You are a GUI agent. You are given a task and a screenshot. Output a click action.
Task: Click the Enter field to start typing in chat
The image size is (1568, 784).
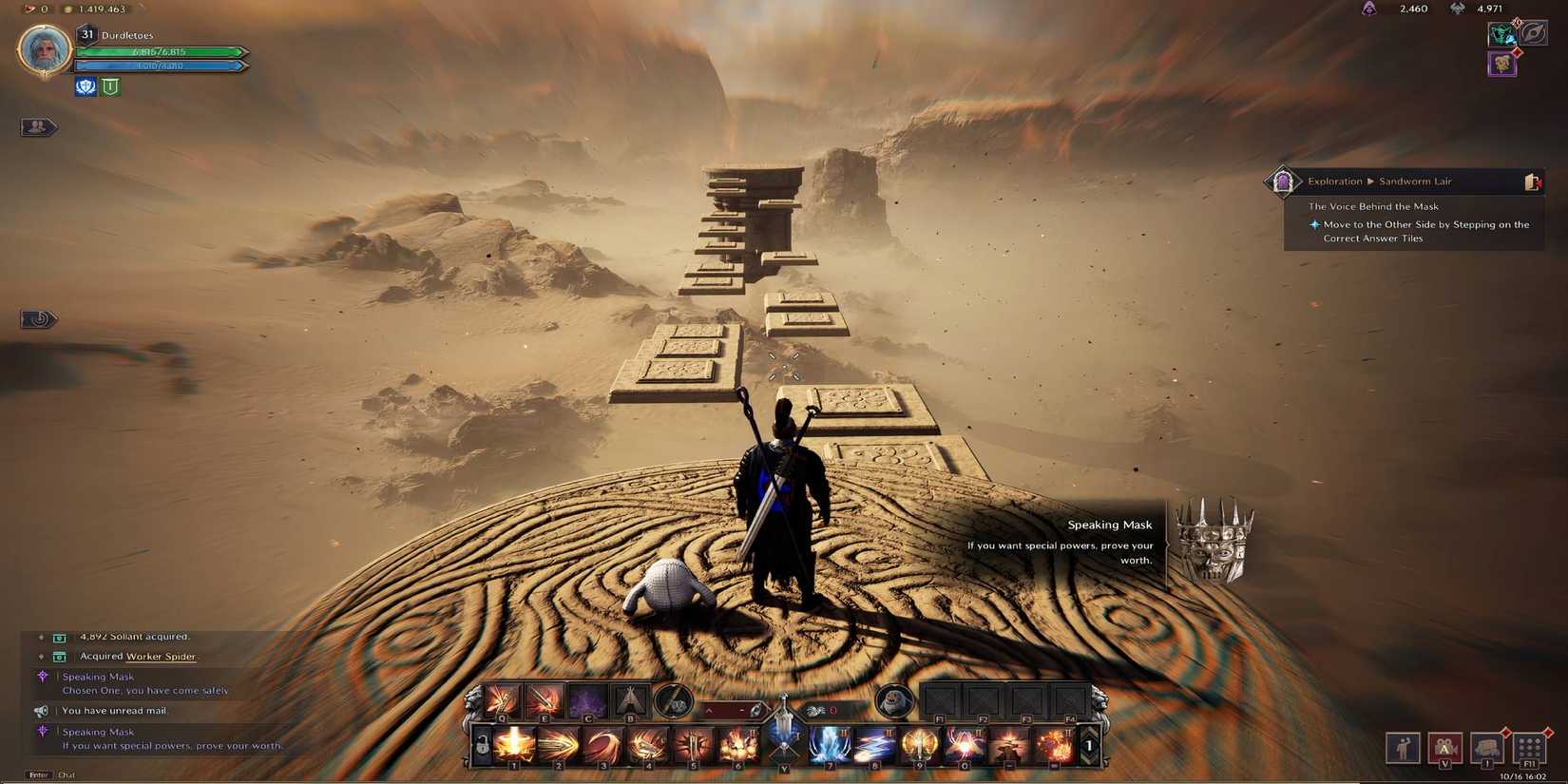(x=40, y=774)
